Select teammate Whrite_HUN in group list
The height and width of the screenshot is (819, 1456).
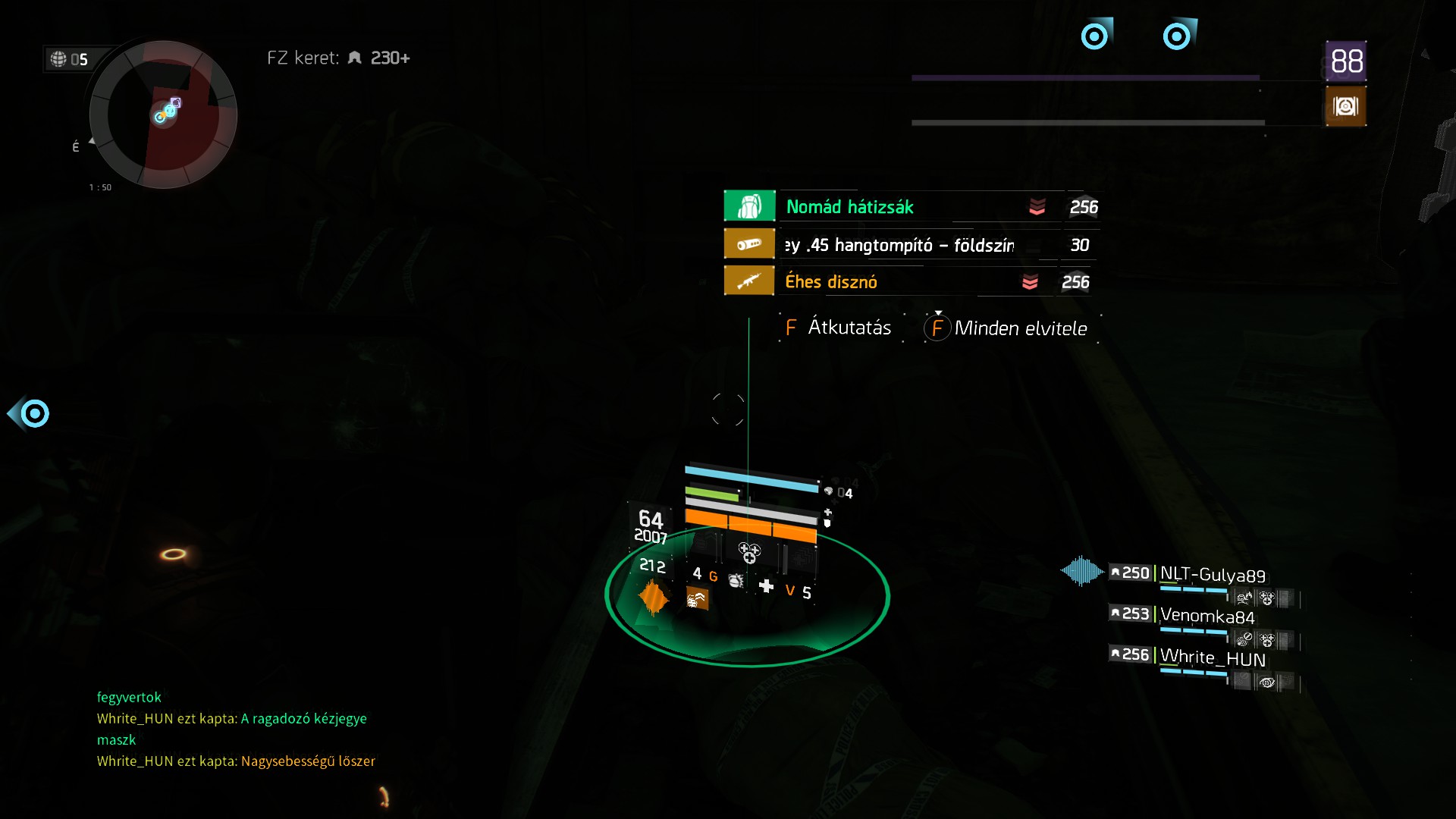1212,657
